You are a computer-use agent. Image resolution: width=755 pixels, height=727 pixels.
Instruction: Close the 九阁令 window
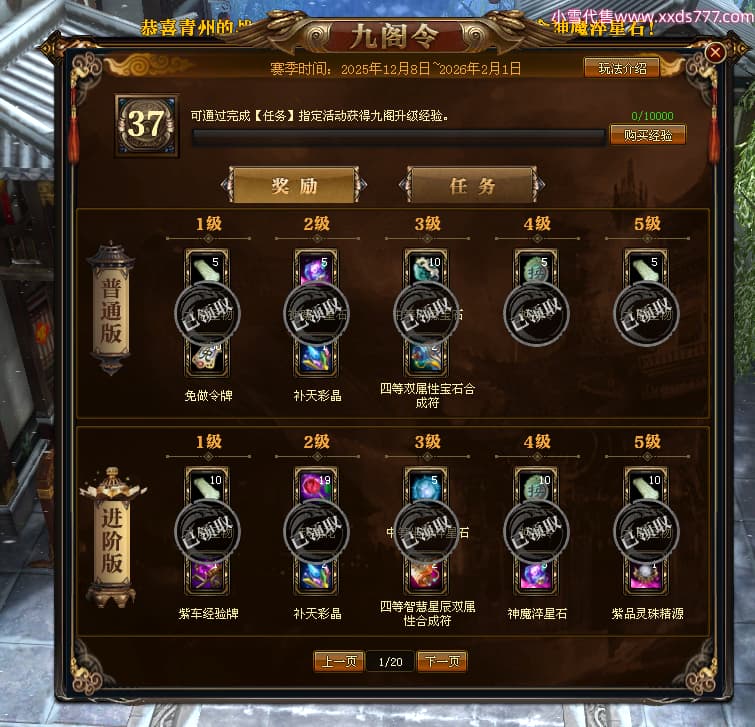[x=715, y=52]
